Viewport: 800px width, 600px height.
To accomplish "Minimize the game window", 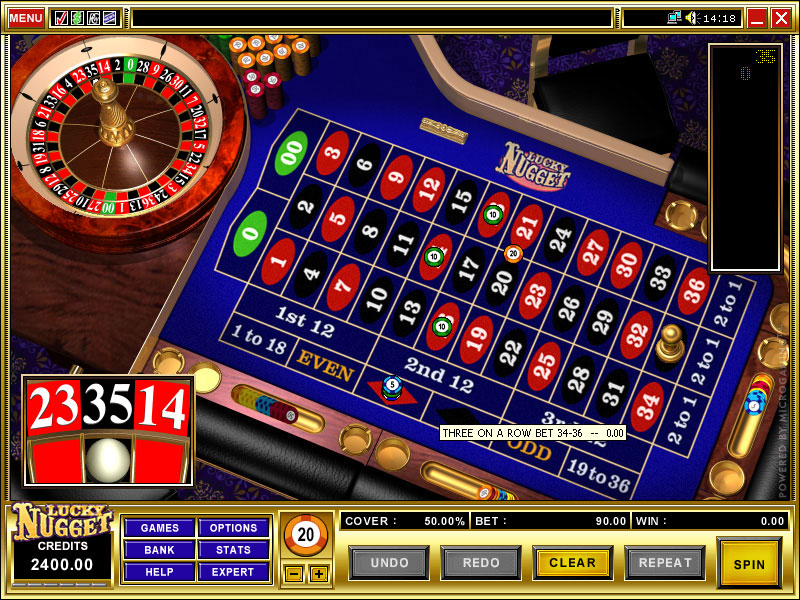I will coord(757,18).
